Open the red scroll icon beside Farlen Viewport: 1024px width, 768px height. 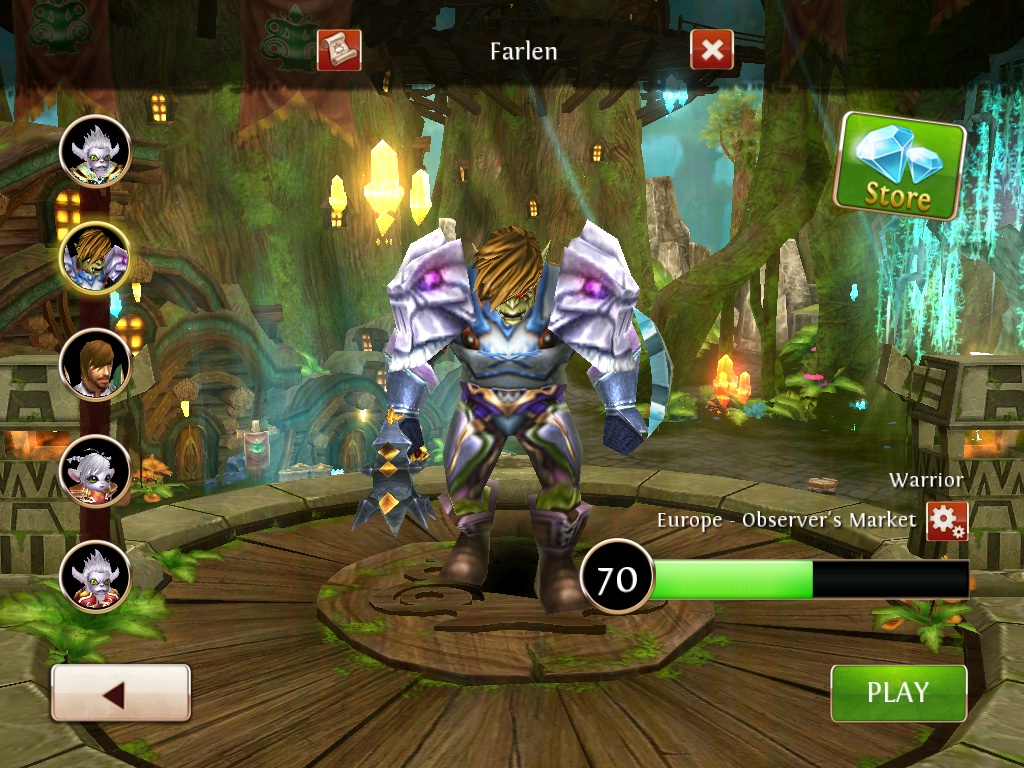click(x=338, y=50)
